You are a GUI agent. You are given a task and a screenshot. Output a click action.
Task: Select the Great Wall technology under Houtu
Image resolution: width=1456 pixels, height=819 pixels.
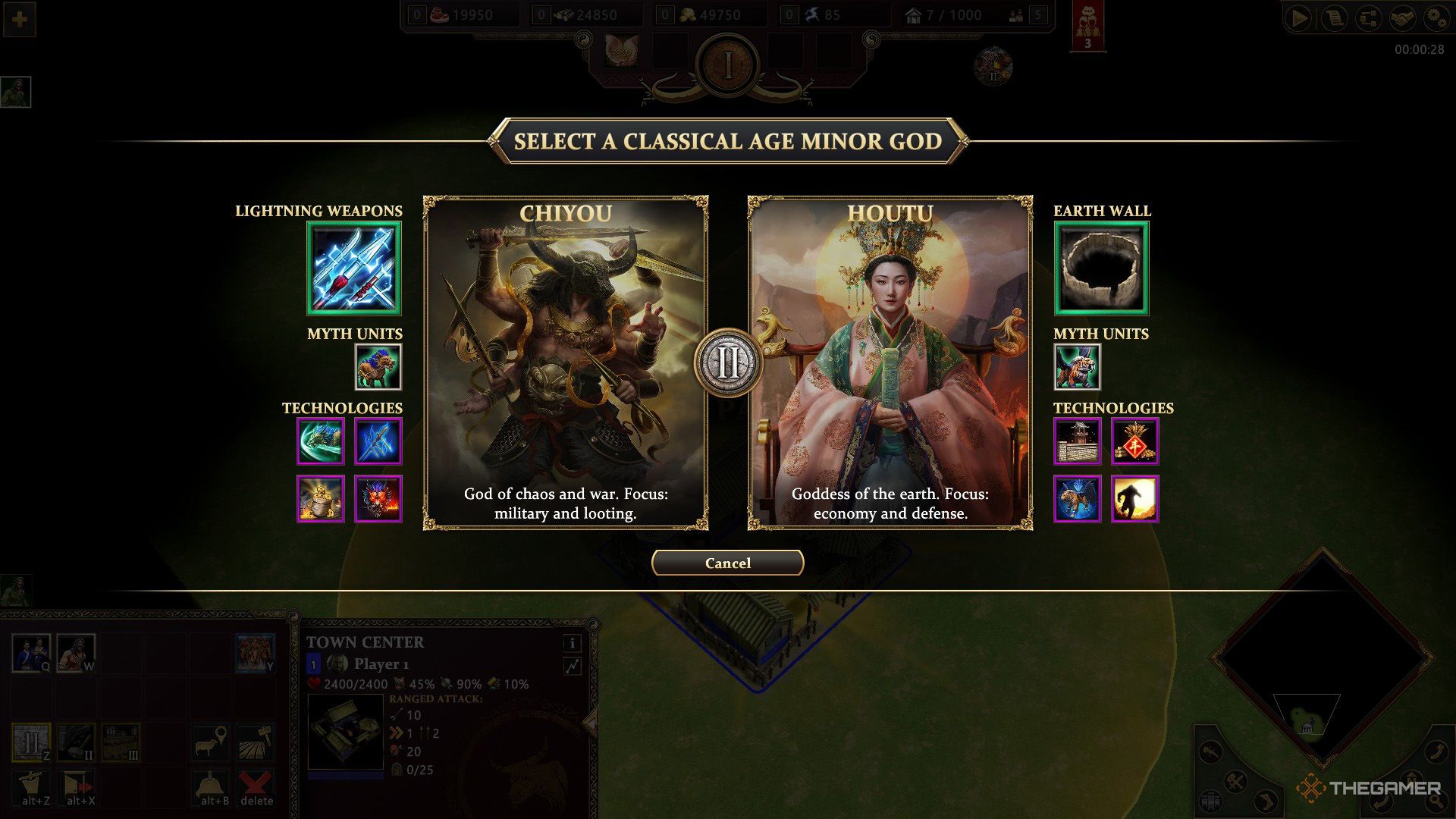[1078, 441]
